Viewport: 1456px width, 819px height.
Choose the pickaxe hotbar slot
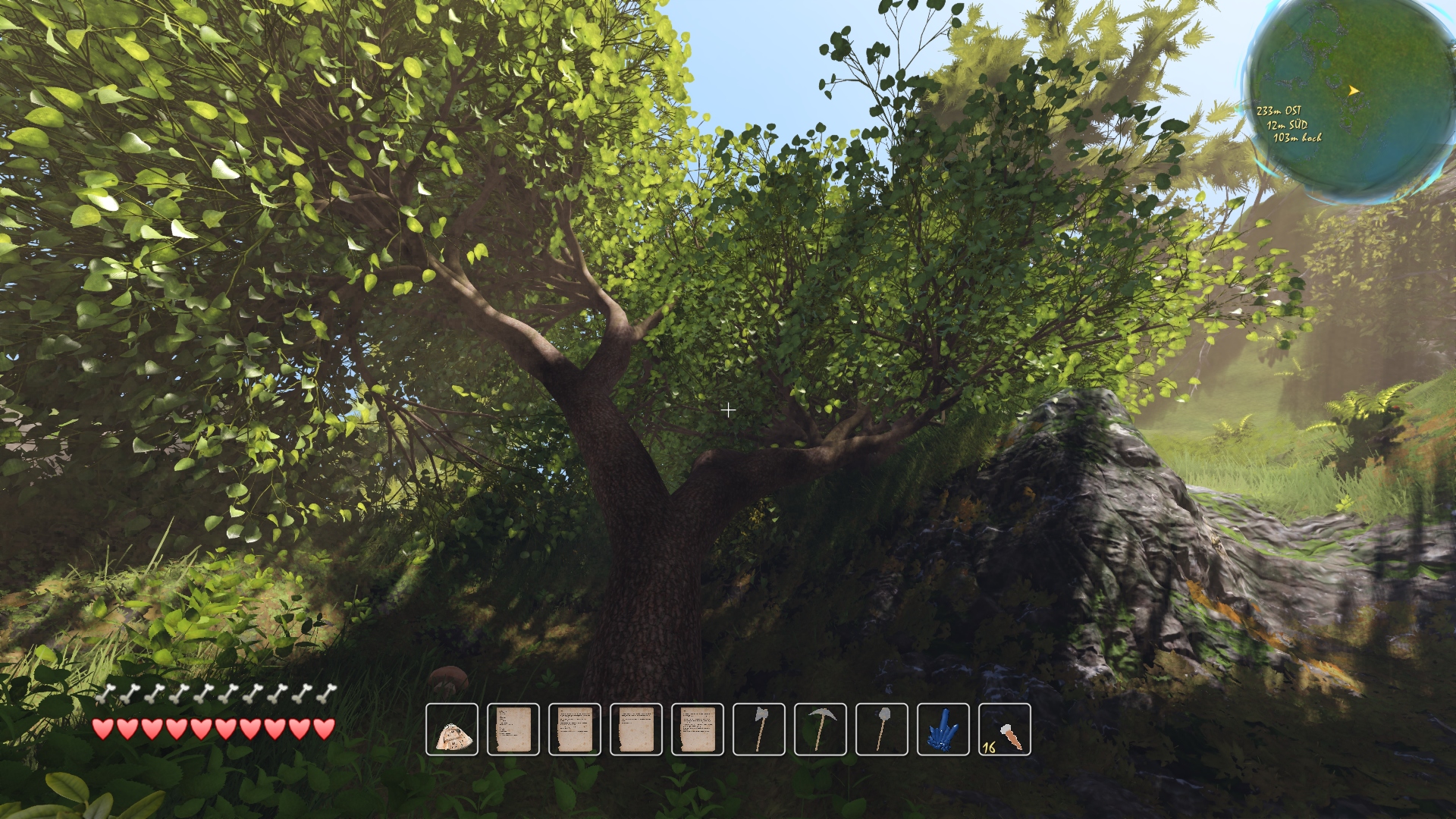[821, 730]
